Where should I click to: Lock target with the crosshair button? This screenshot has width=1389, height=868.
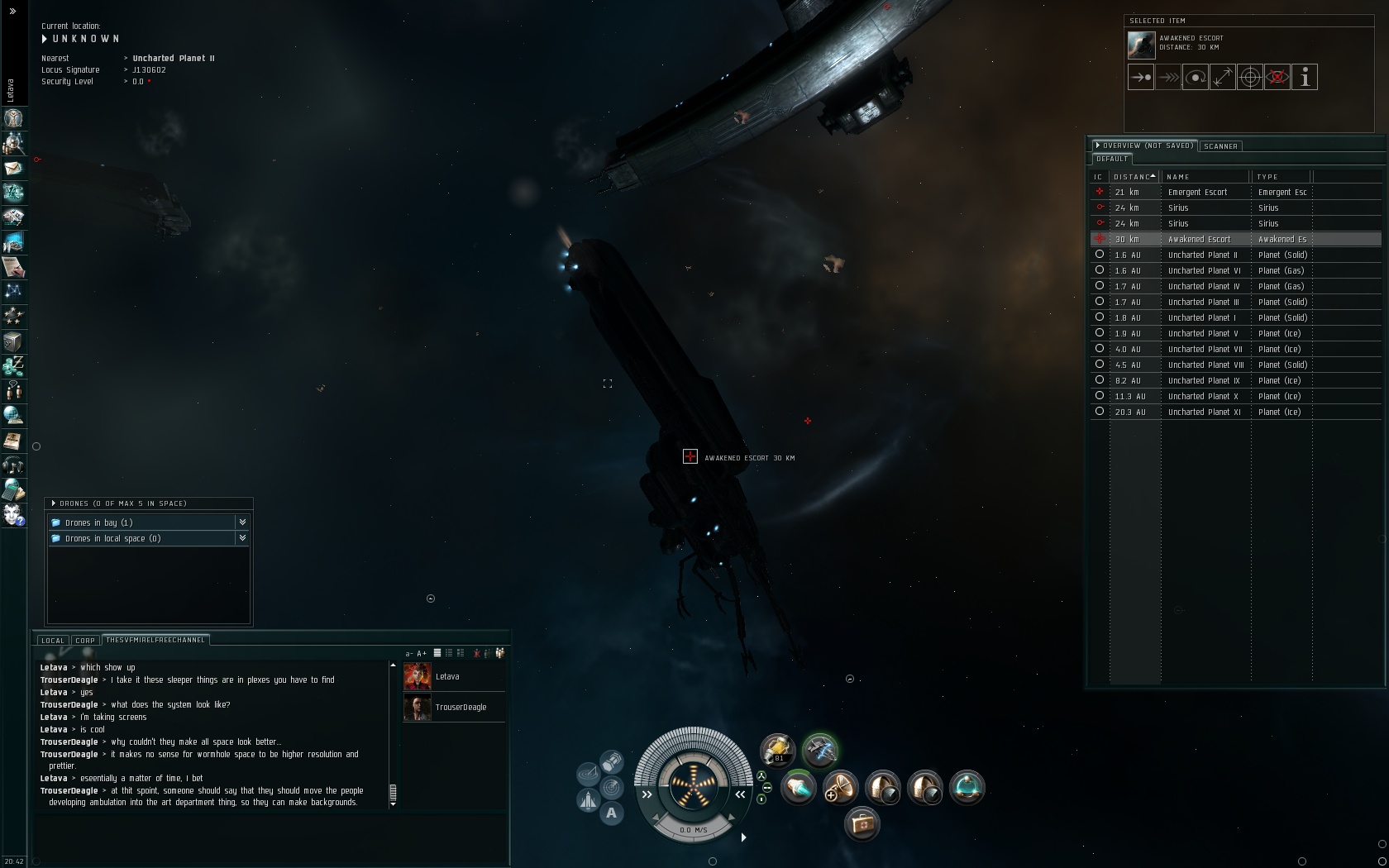pyautogui.click(x=1250, y=78)
